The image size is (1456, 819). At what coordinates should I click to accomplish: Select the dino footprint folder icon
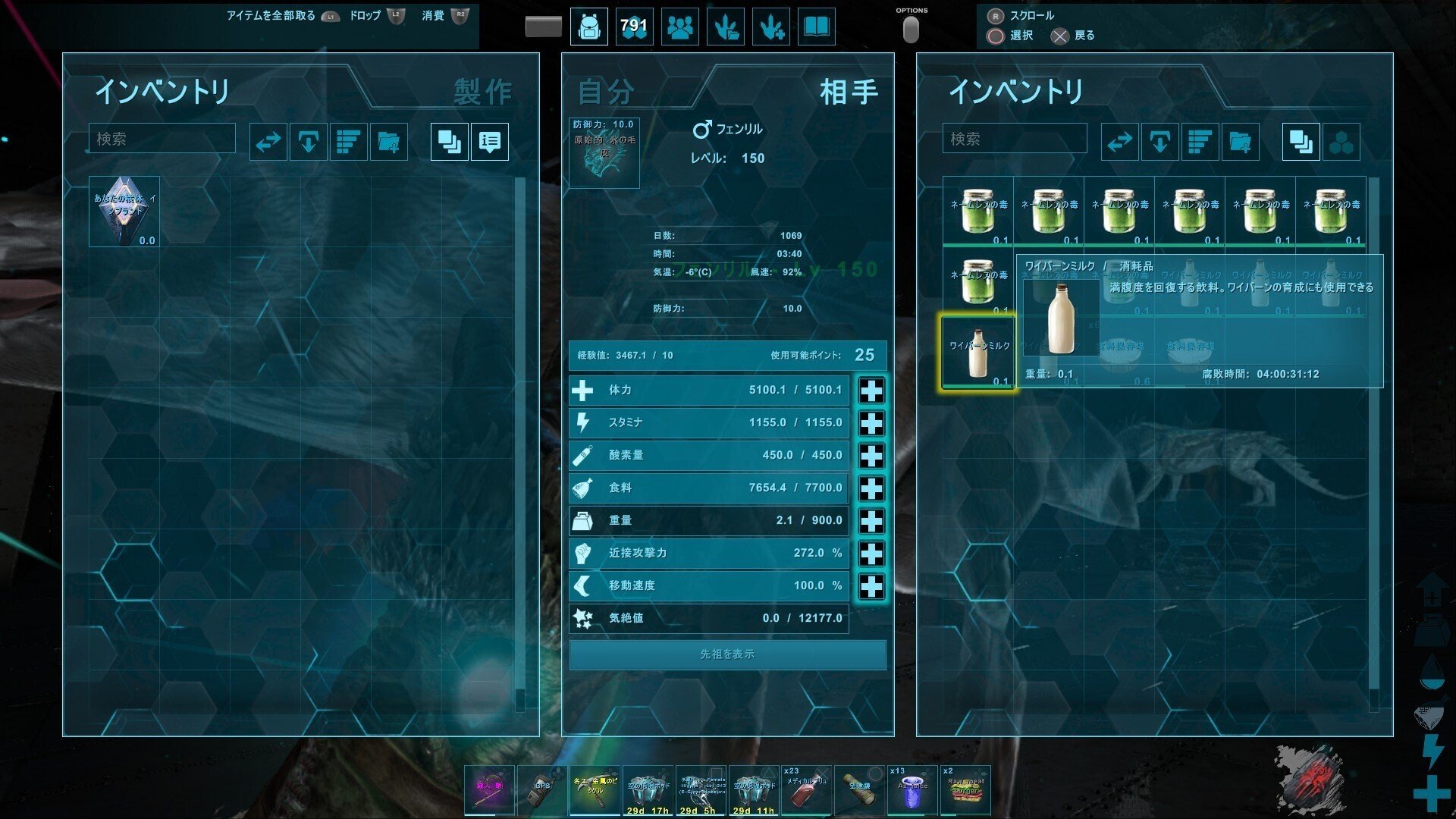[725, 27]
